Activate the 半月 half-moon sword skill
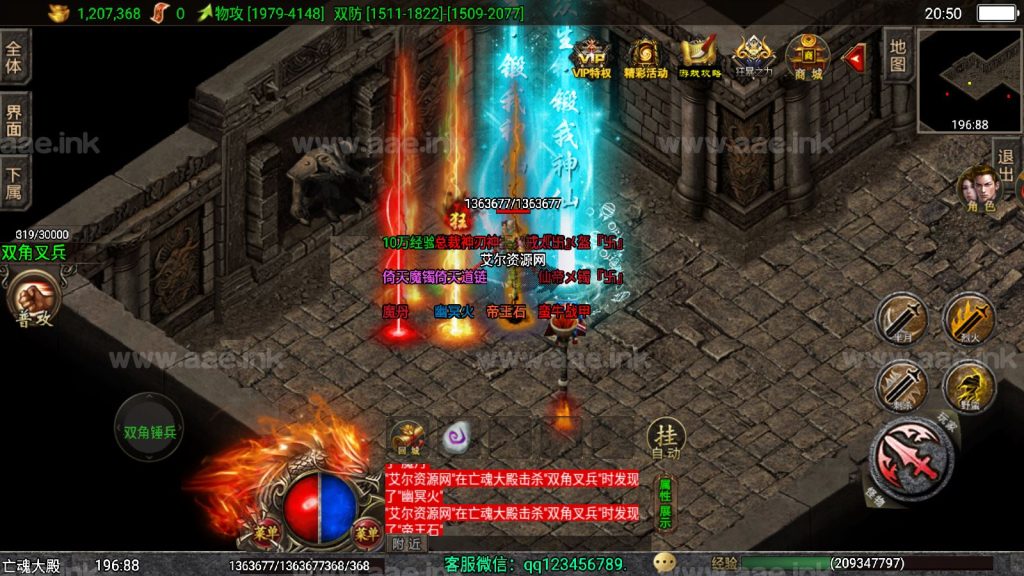 coord(900,318)
